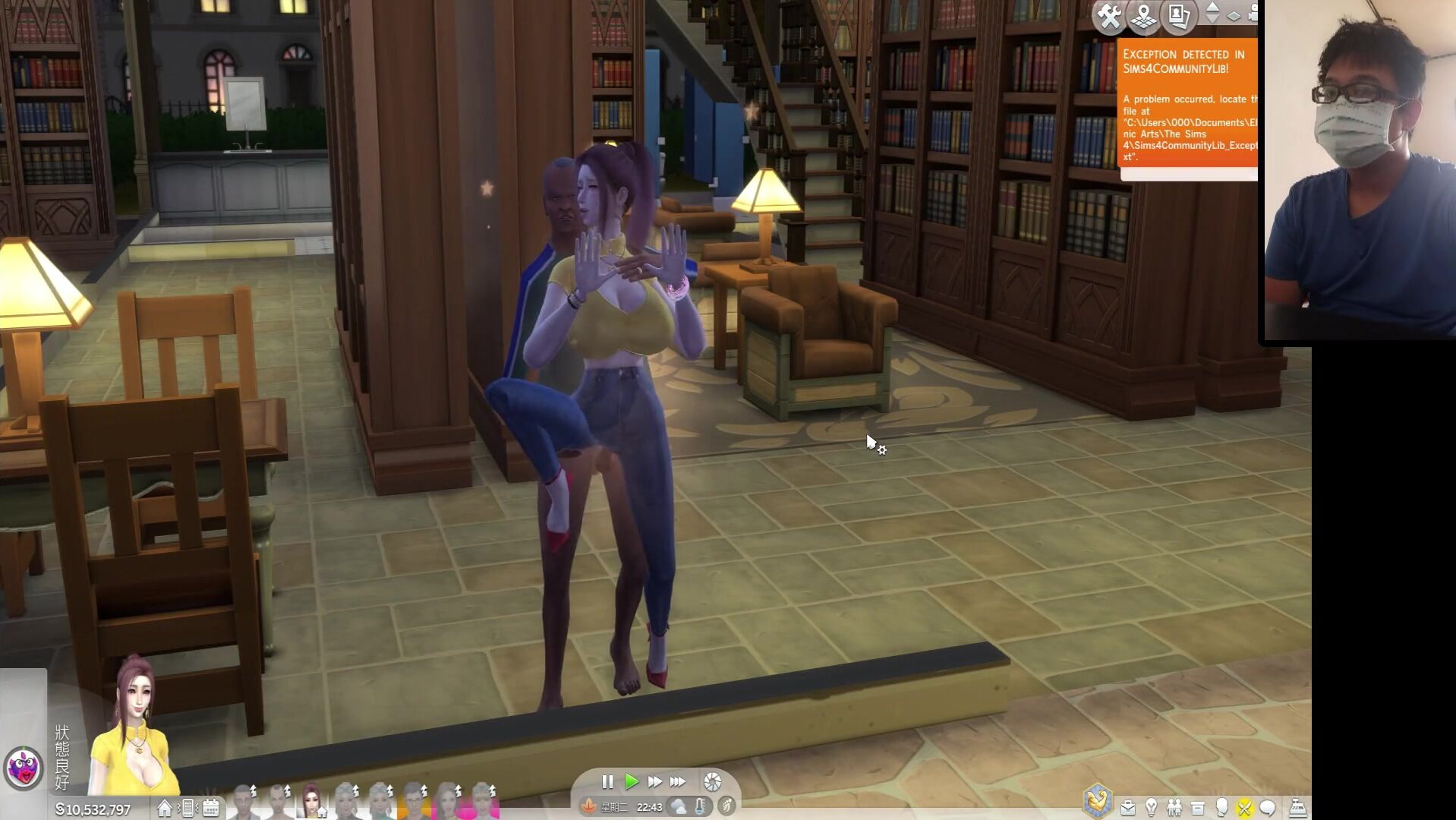Open the retail cash register panel
The image size is (1456, 820).
1297,808
